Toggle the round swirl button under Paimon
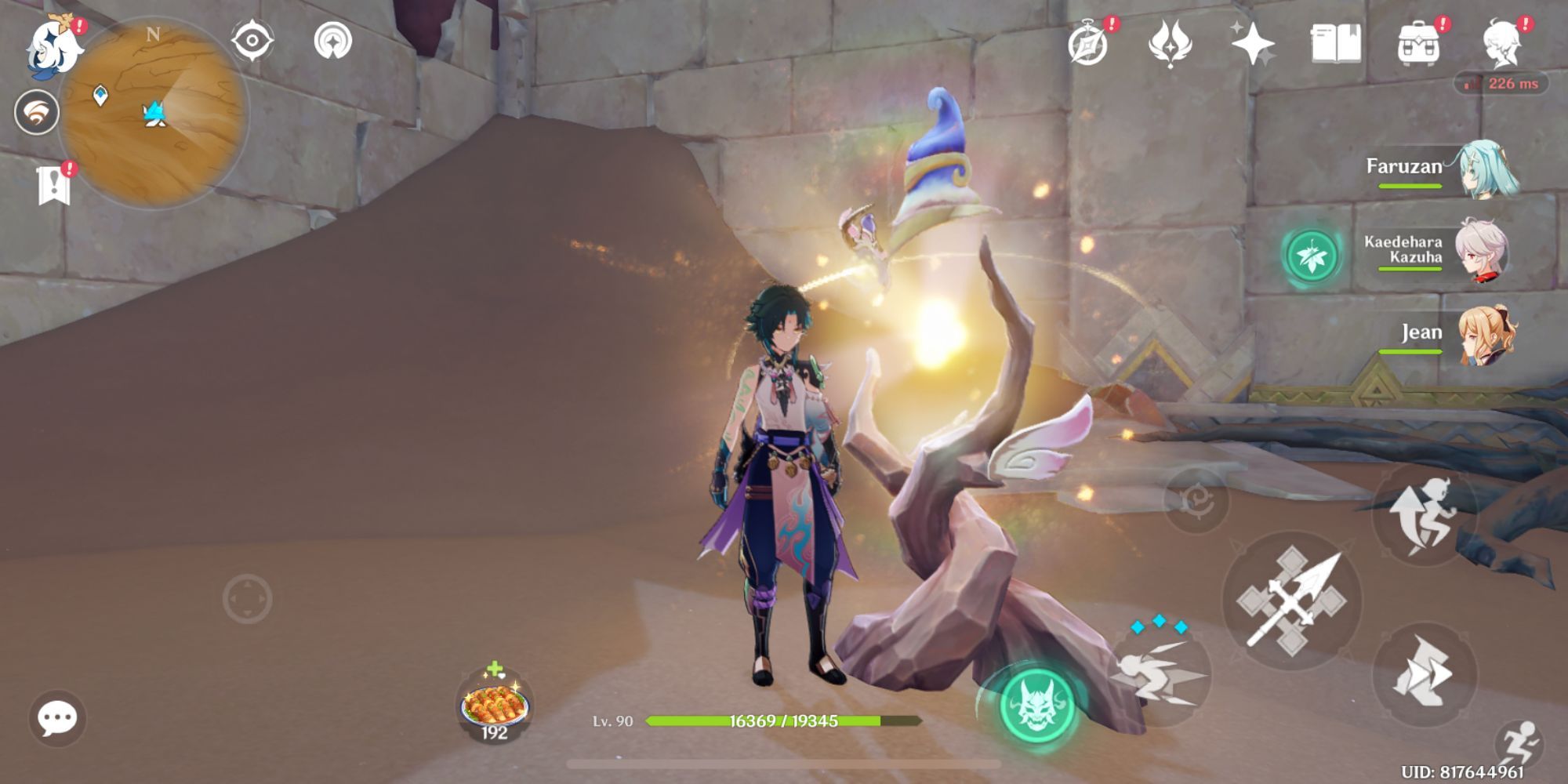 point(36,112)
